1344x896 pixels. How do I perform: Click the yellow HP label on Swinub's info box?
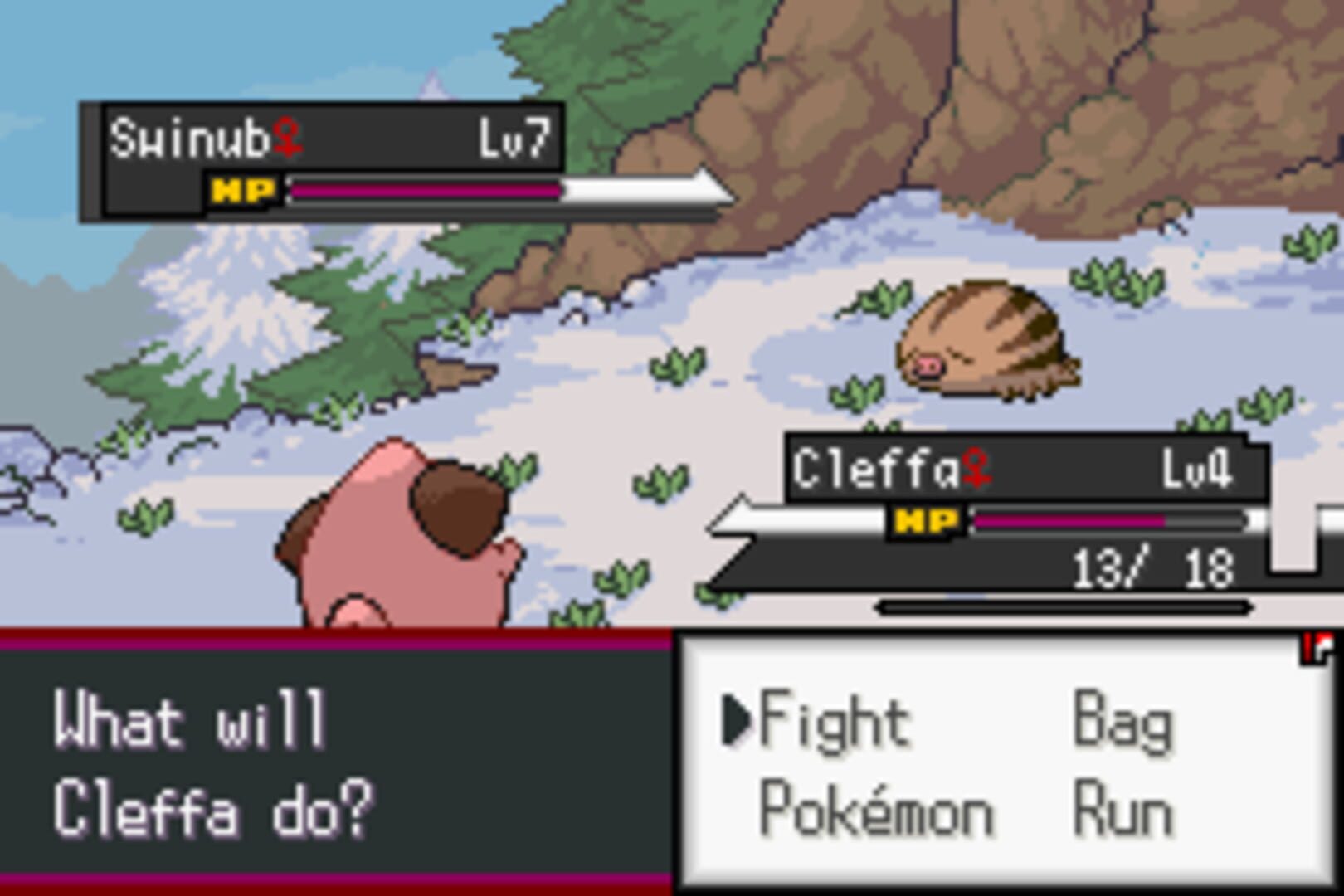243,189
